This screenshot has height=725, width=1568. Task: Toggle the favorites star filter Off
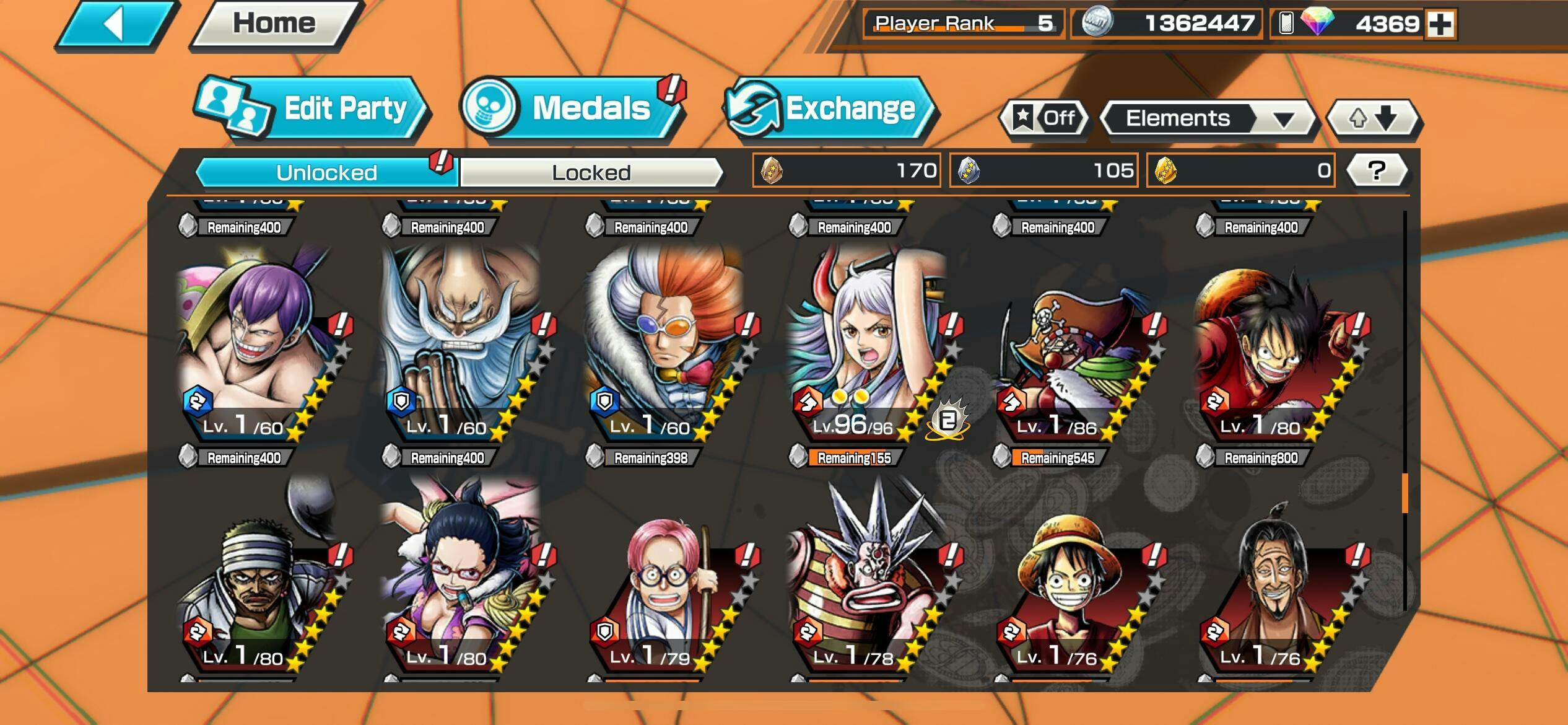[x=1045, y=118]
